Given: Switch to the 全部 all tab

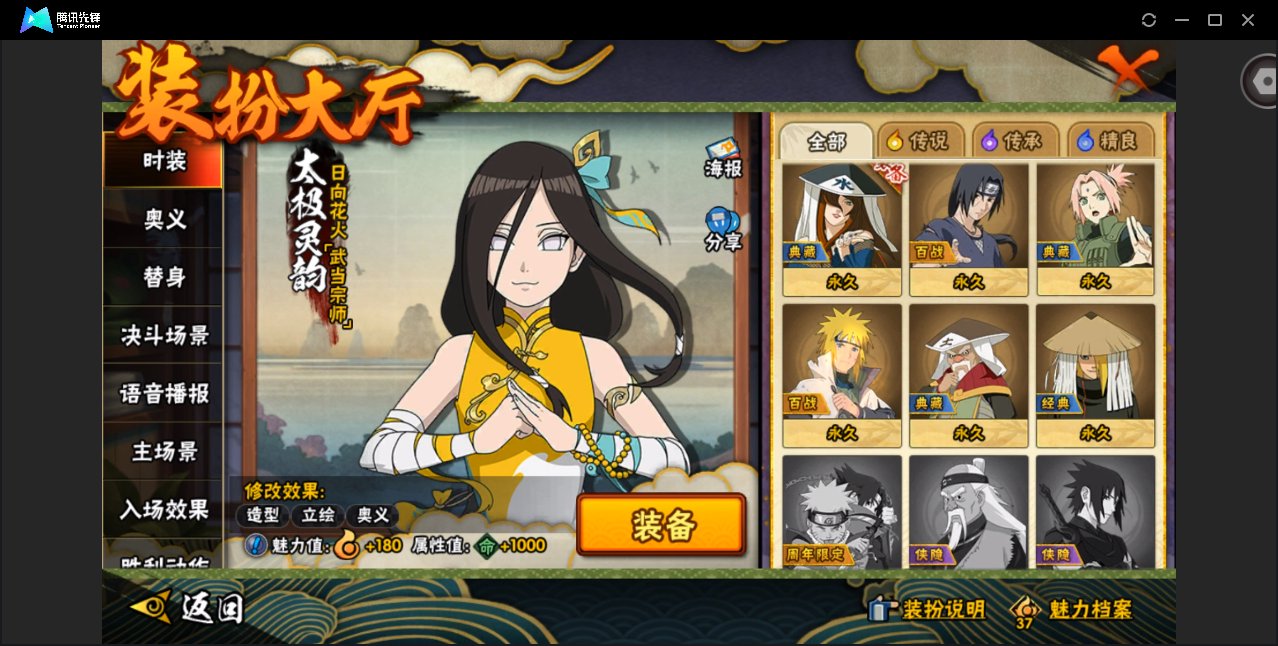Looking at the screenshot, I should coord(825,141).
